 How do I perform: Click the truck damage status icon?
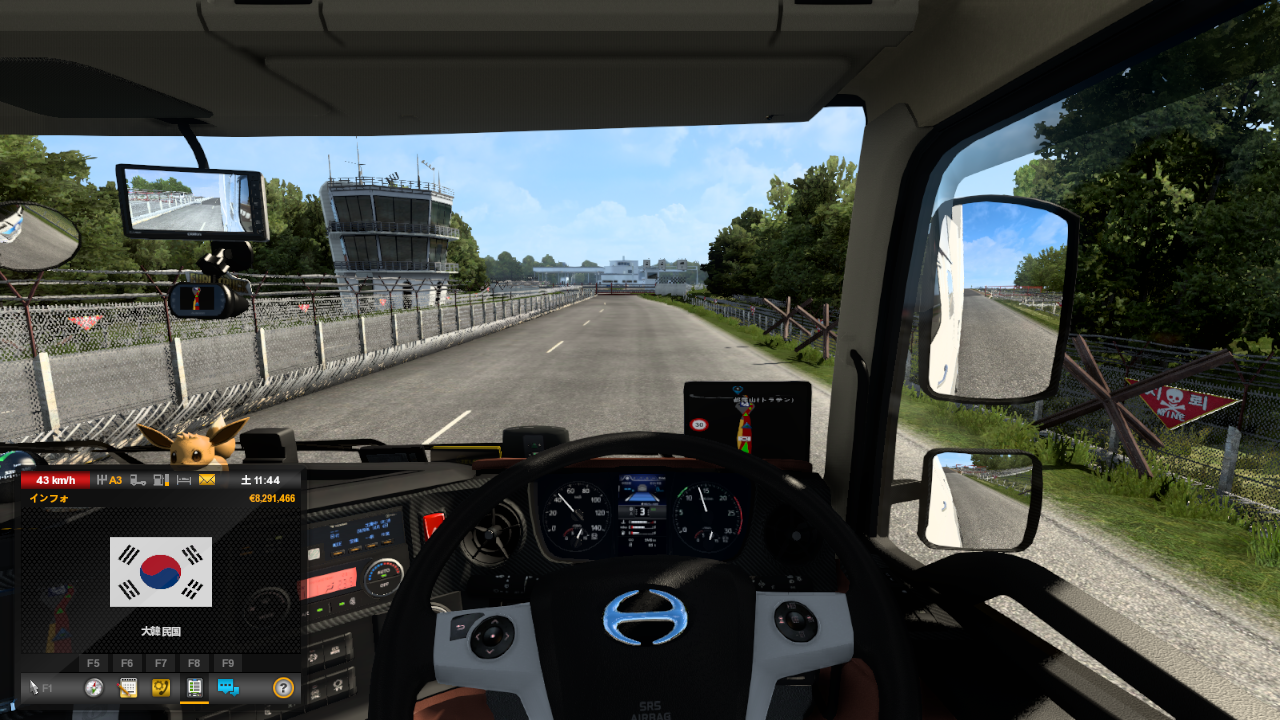(137, 480)
